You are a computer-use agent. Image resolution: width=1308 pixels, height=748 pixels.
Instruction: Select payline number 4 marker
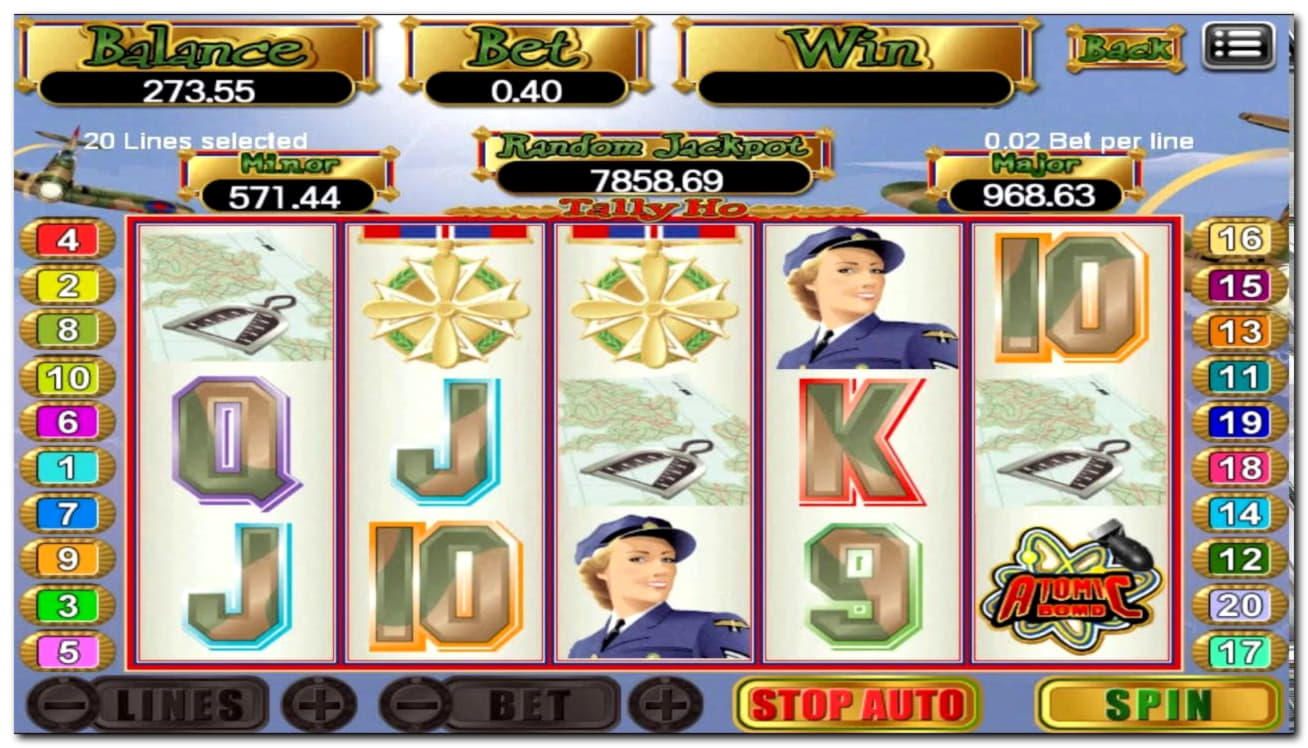[x=67, y=240]
